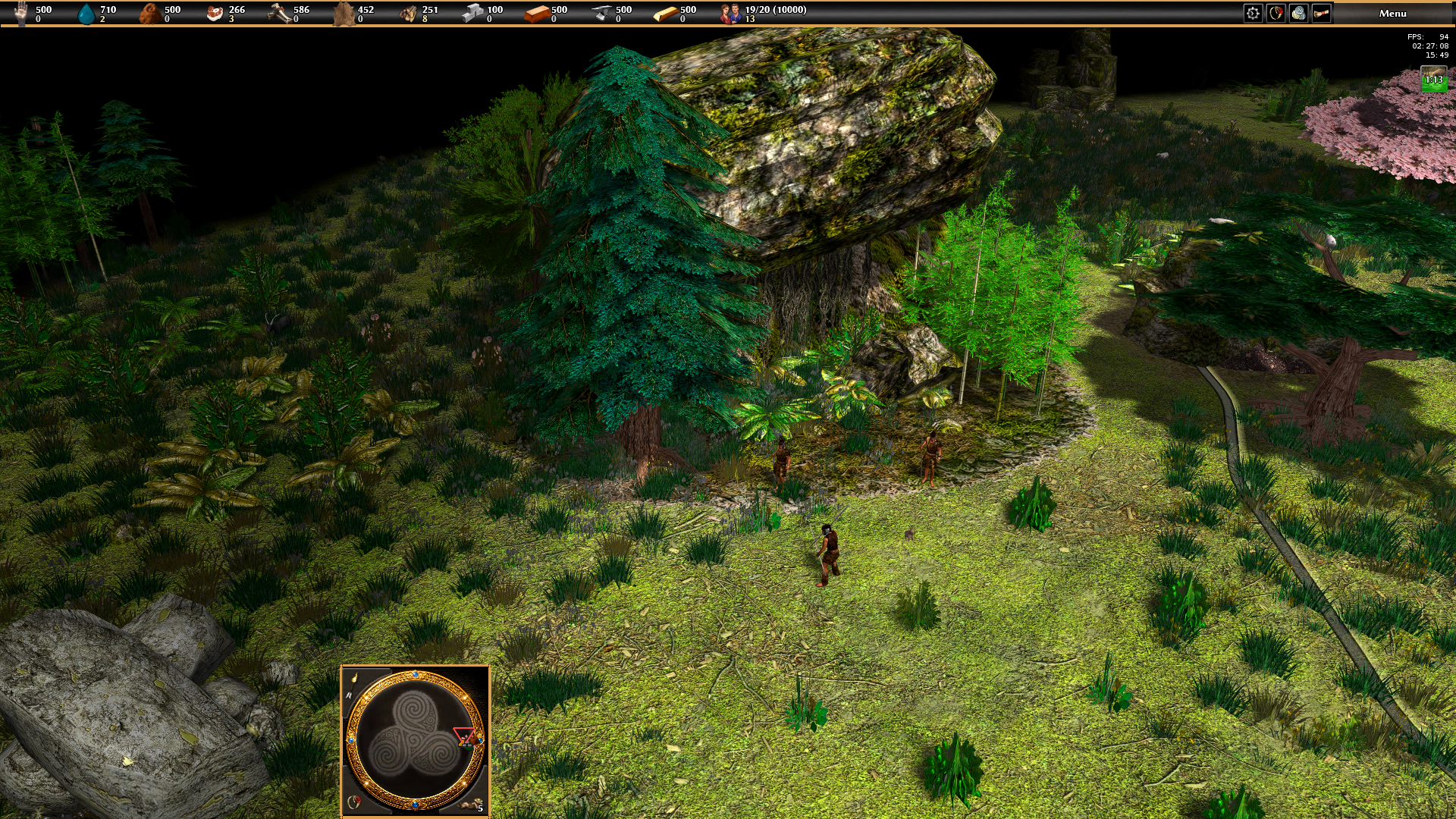Select the anvil resource icon
This screenshot has width=1456, height=819.
(601, 14)
